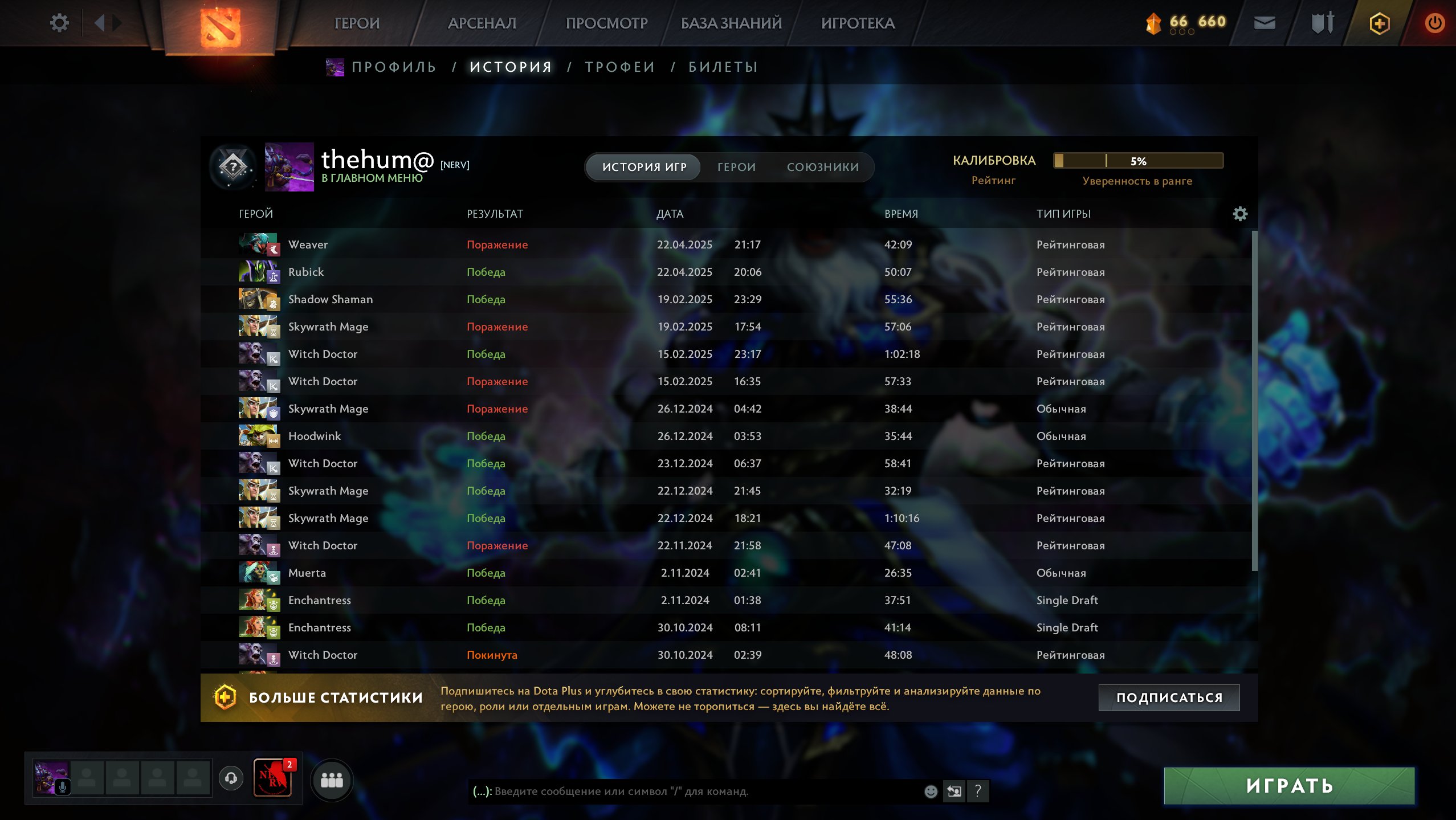Toggle the НЕRV guild panel with notifications
The width and height of the screenshot is (1456, 820).
pos(274,780)
